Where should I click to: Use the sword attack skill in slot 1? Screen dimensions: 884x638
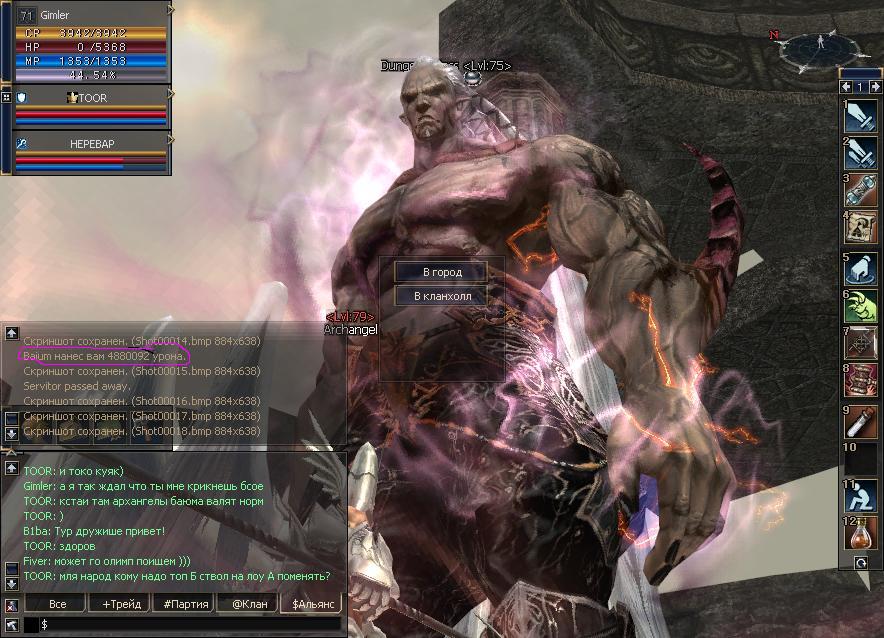point(861,116)
